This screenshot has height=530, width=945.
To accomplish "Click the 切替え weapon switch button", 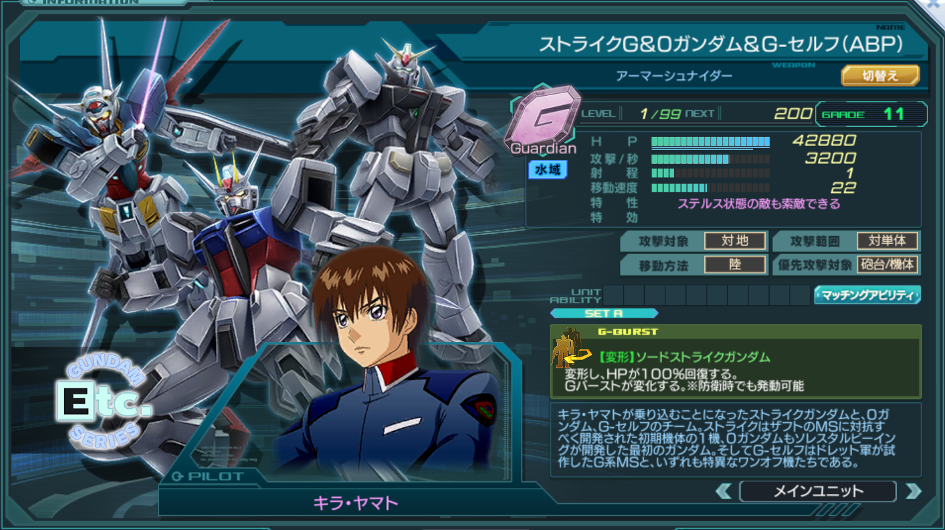I will (x=880, y=75).
